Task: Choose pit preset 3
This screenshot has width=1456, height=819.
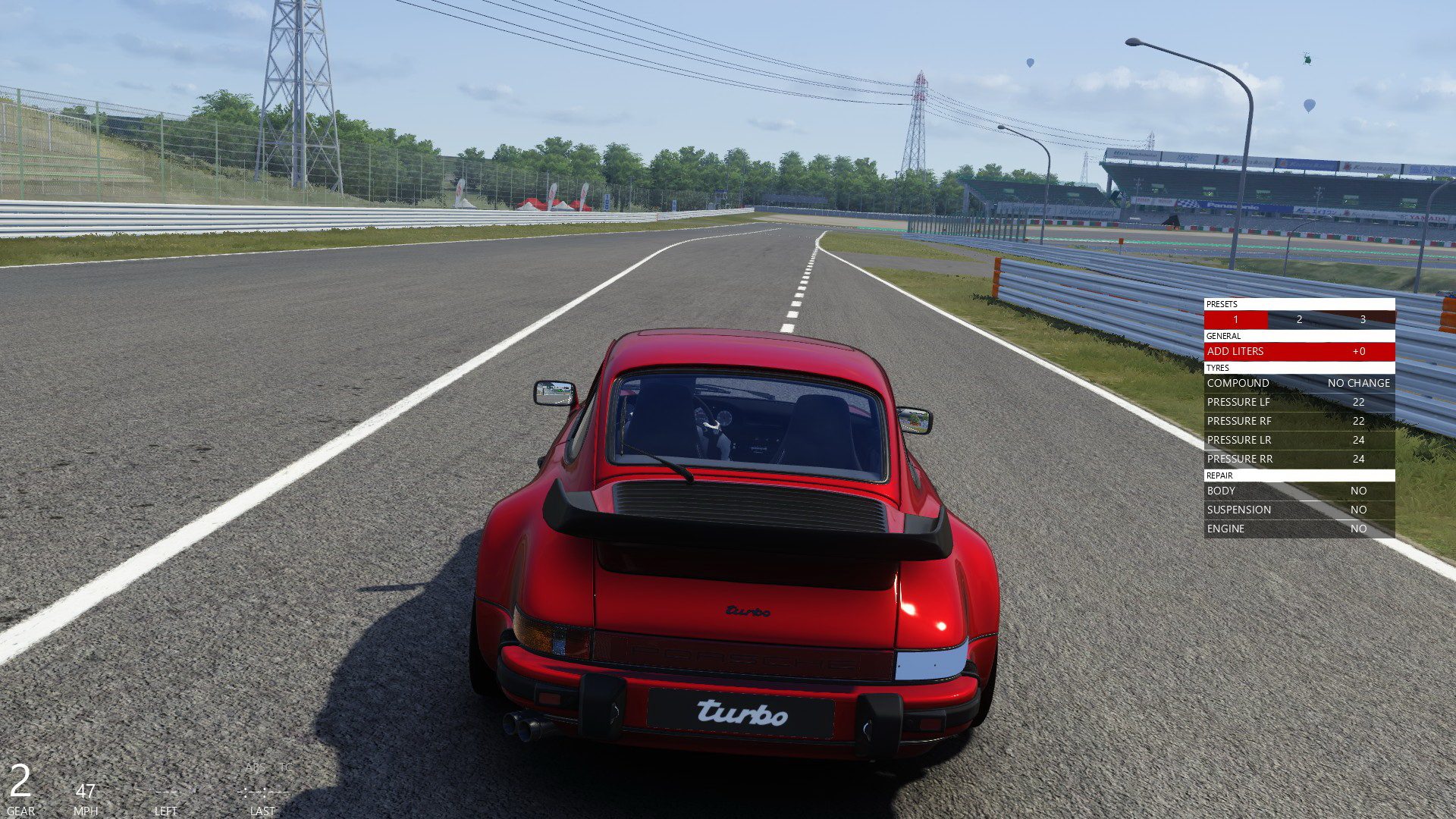Action: coord(1363,319)
